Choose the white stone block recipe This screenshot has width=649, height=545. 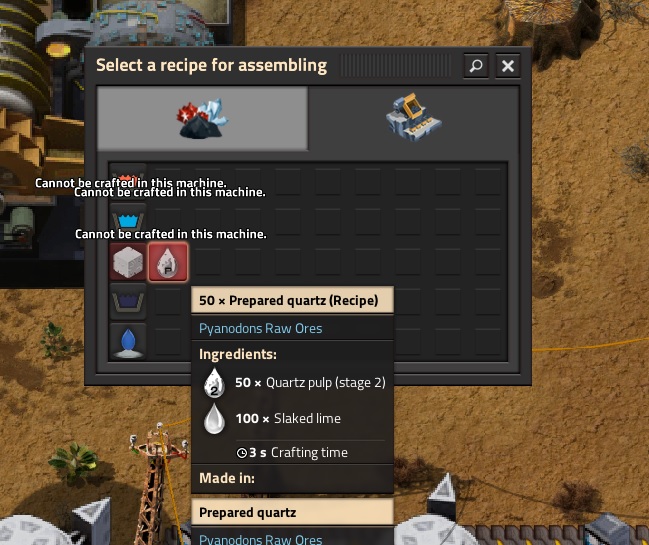tap(128, 262)
